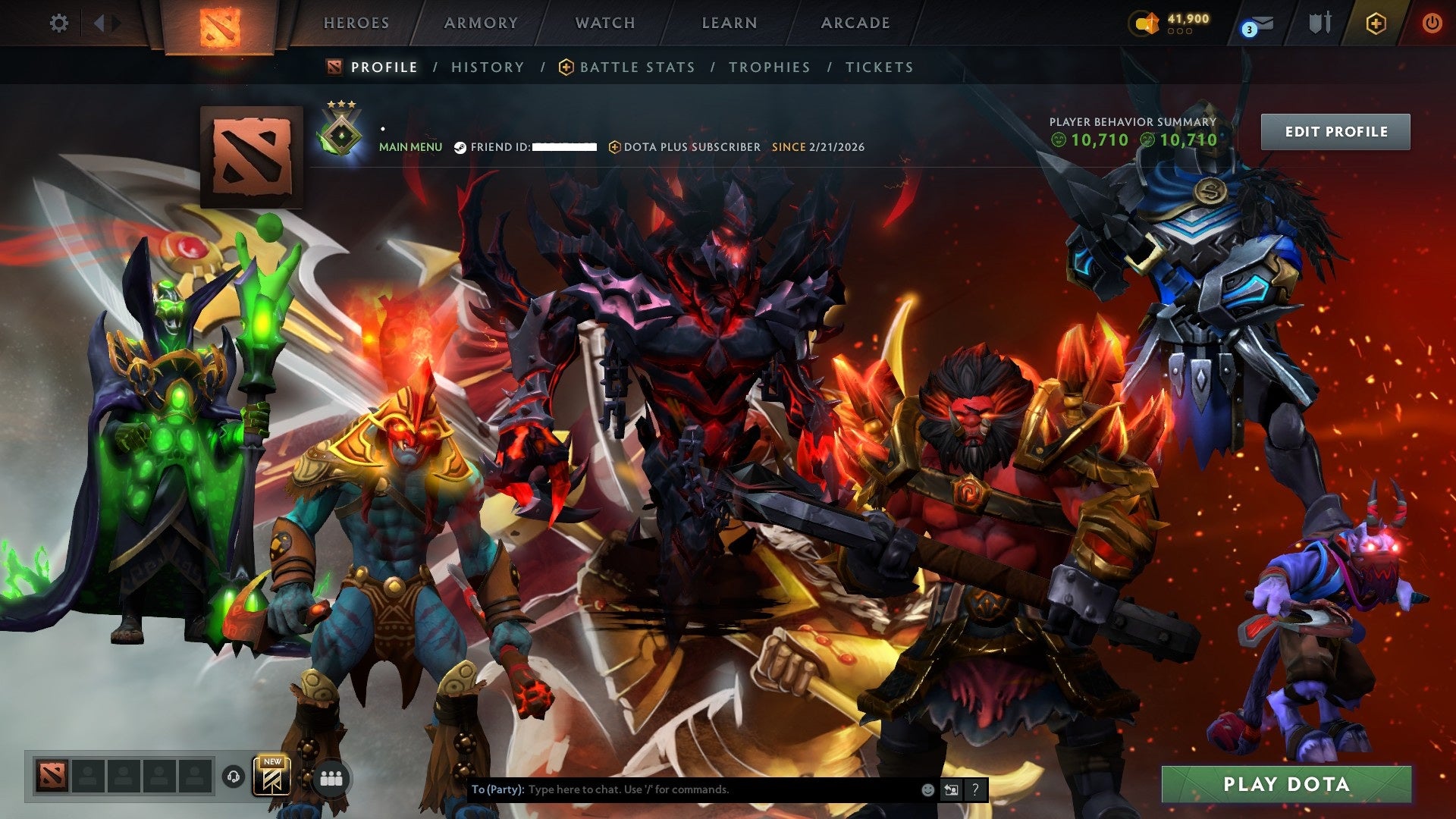
Task: Click the EDIT PROFILE button
Action: pyautogui.click(x=1335, y=130)
